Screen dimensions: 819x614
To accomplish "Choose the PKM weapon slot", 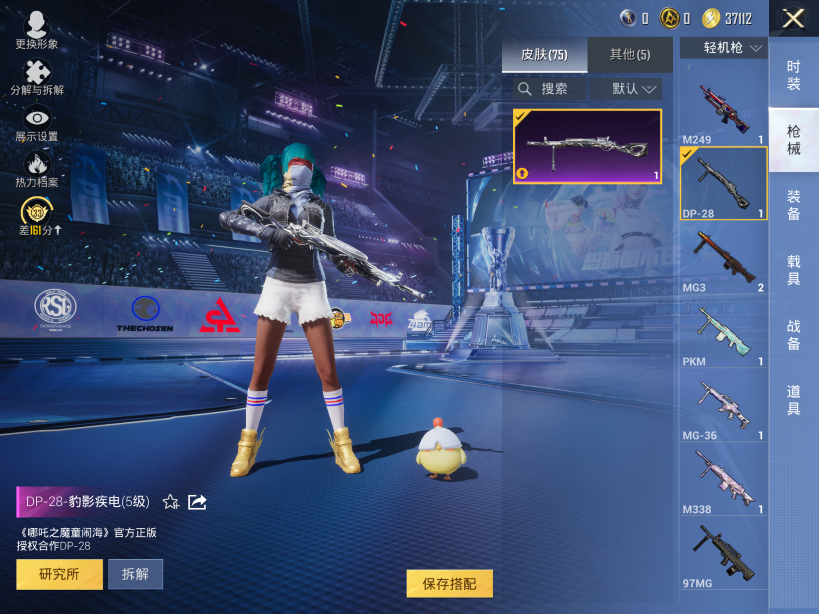I will (723, 334).
